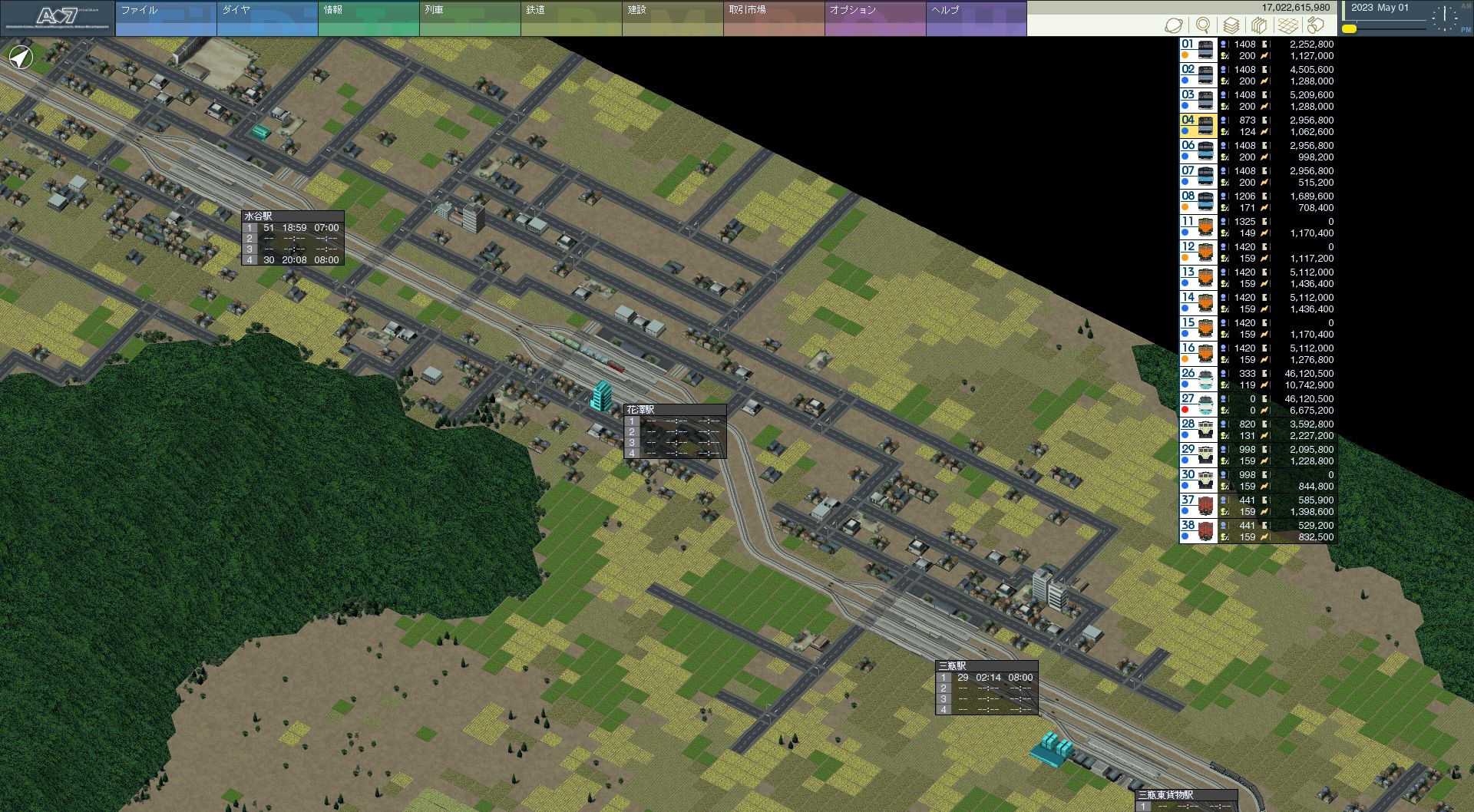This screenshot has height=812, width=1474.
Task: Click the magnifying glass zoom icon
Action: click(x=1203, y=25)
